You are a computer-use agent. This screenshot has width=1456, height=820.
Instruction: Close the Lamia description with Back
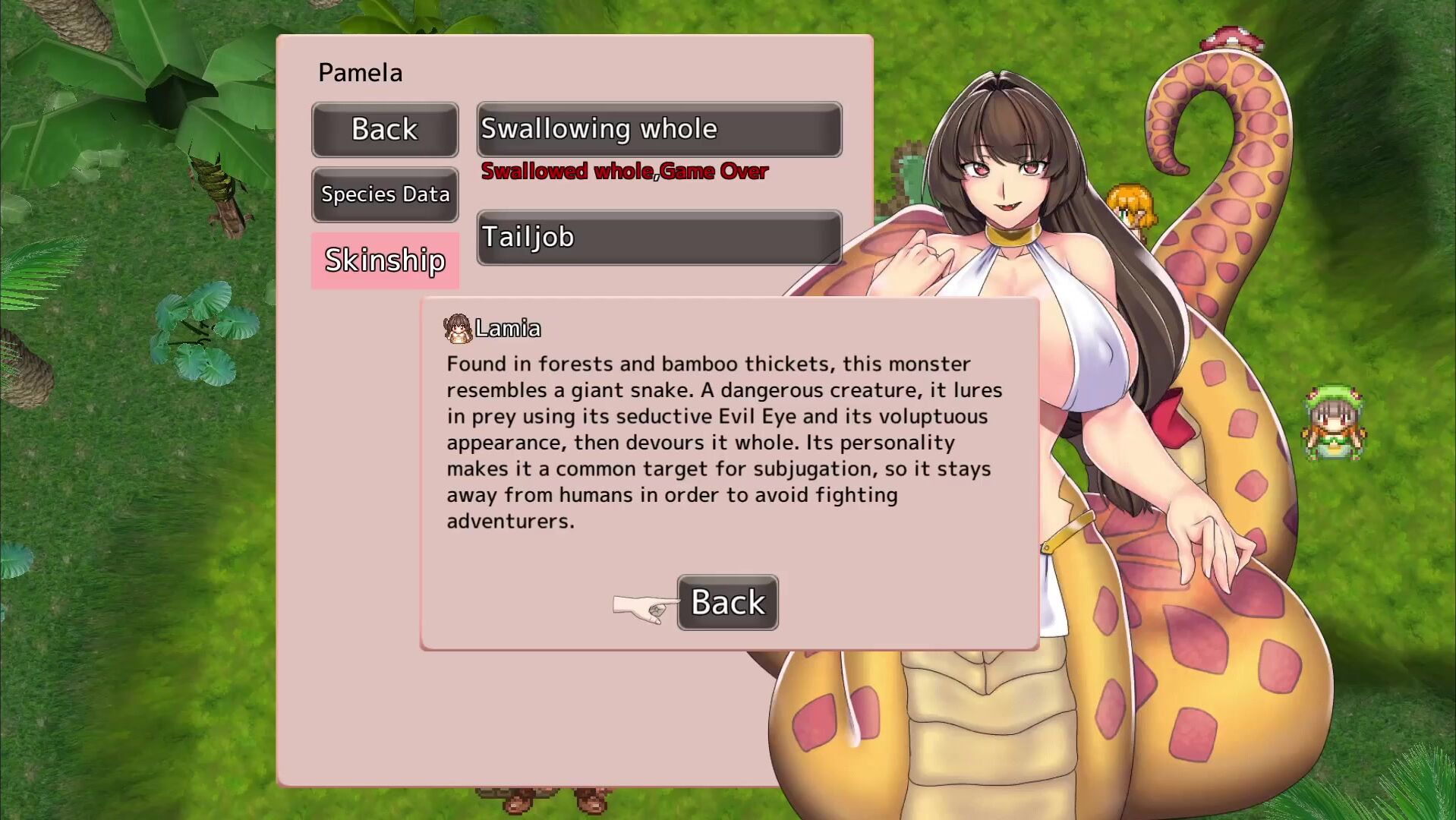pyautogui.click(x=727, y=602)
